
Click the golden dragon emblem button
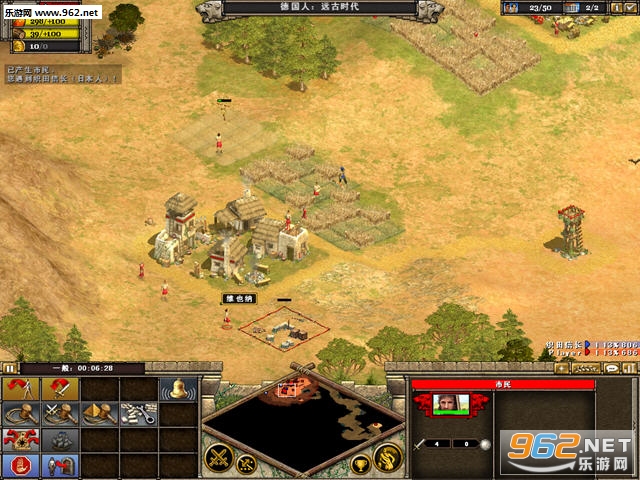click(x=387, y=457)
